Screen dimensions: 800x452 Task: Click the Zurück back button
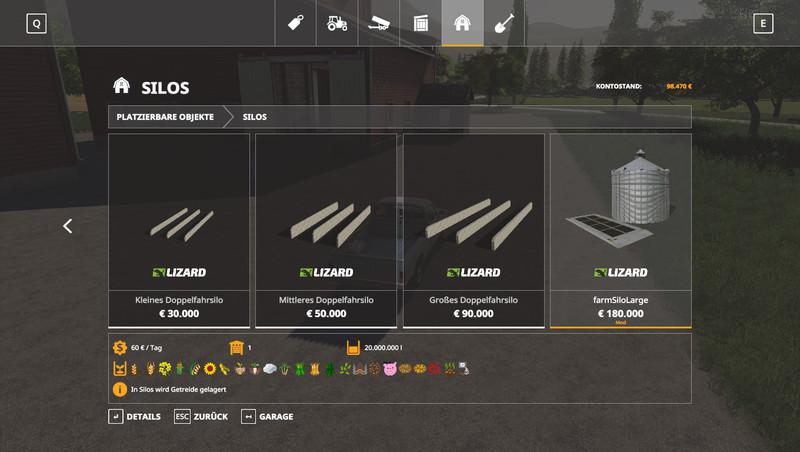(201, 416)
